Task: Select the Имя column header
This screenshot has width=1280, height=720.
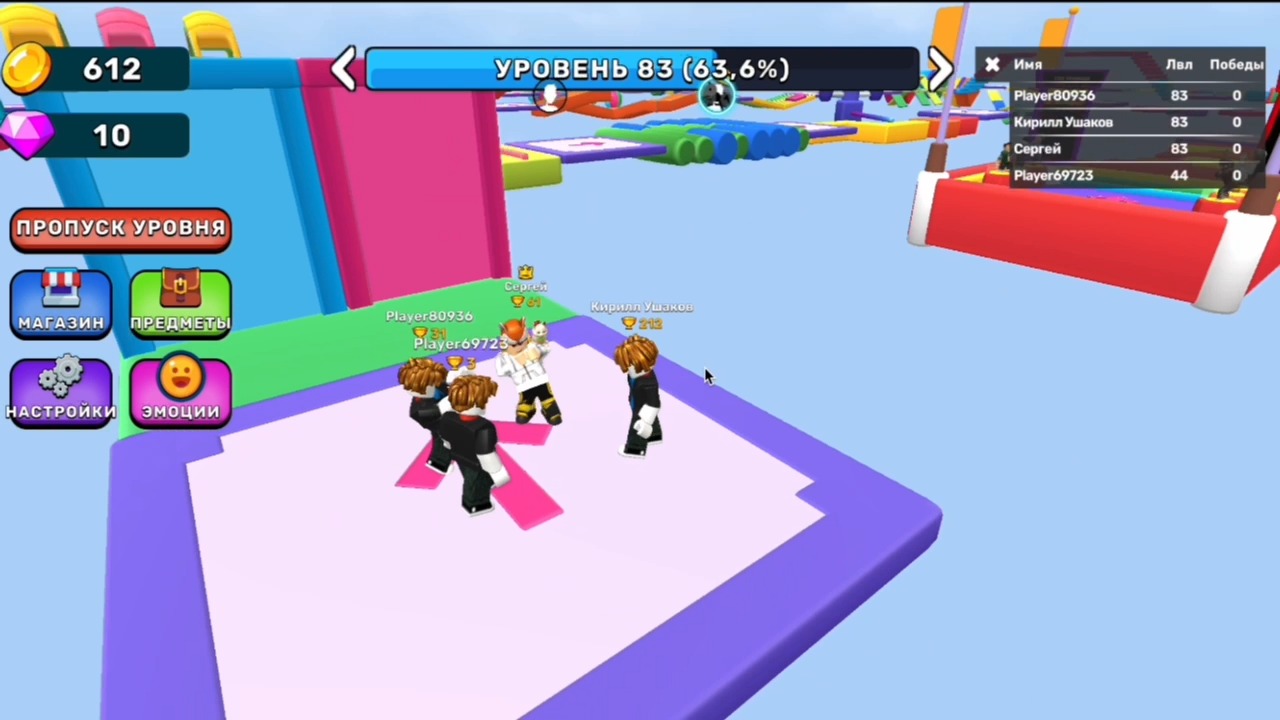Action: tap(1028, 64)
